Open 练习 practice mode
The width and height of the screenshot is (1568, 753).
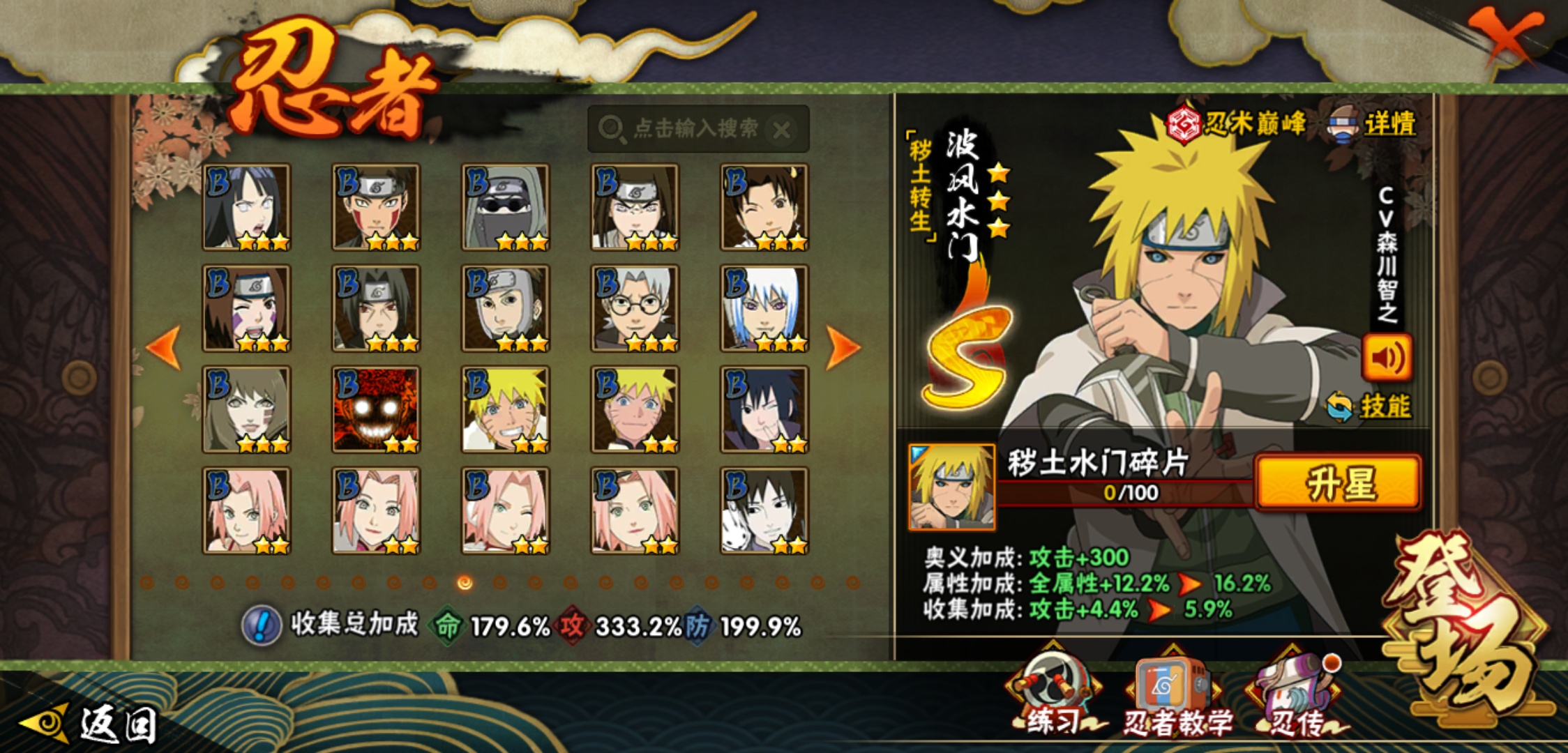click(x=1053, y=697)
